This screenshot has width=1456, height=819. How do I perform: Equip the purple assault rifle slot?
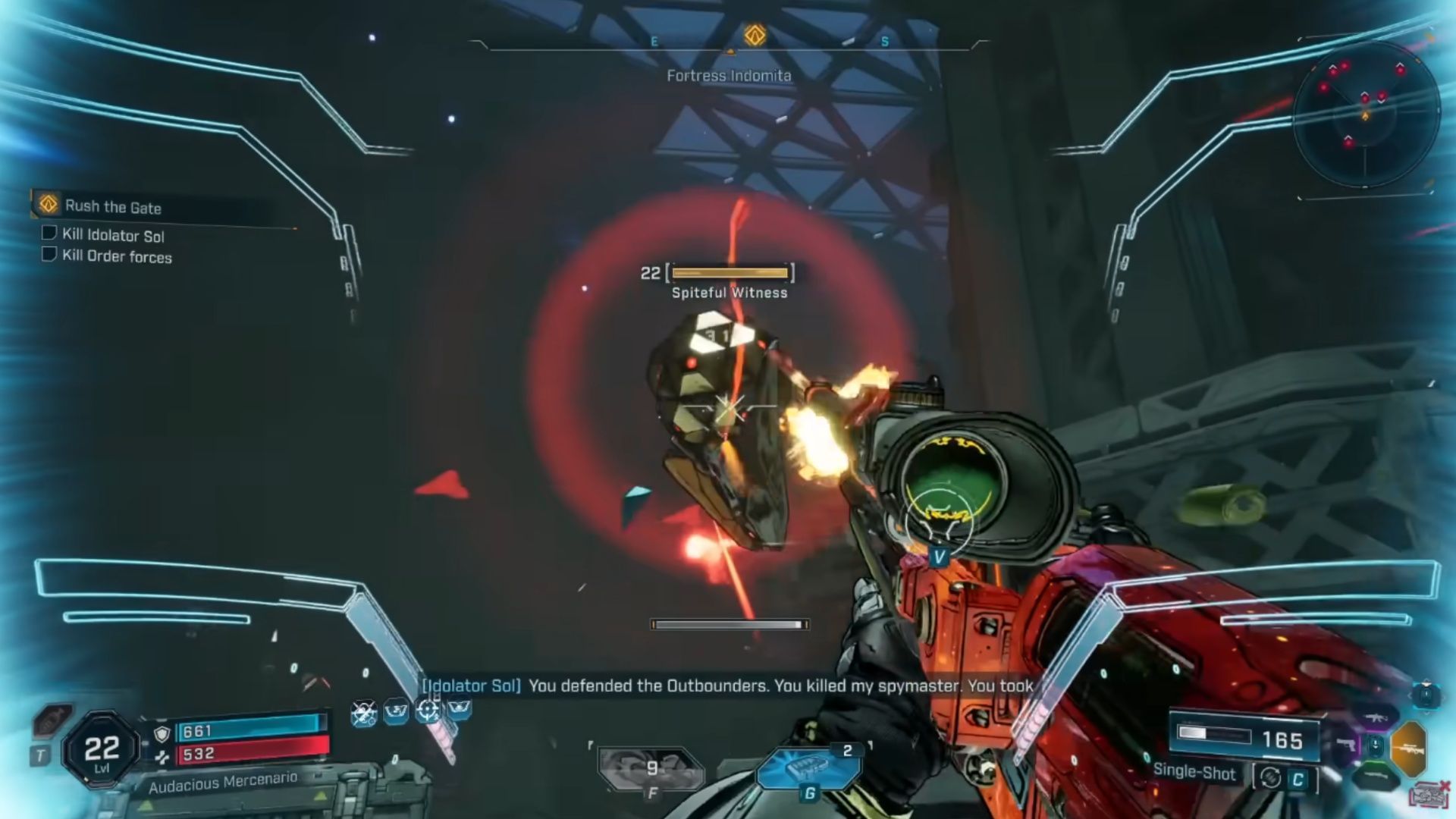pyautogui.click(x=1376, y=717)
